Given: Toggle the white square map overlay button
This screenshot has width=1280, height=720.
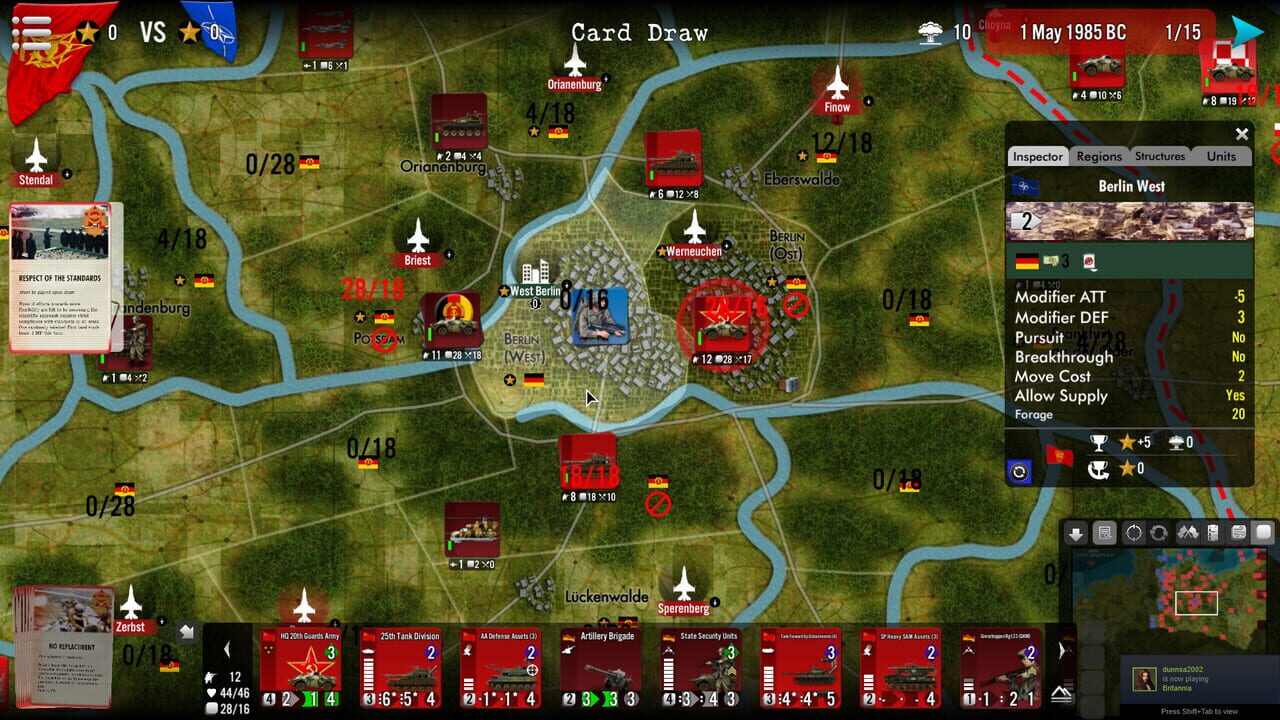Looking at the screenshot, I should [x=1261, y=532].
